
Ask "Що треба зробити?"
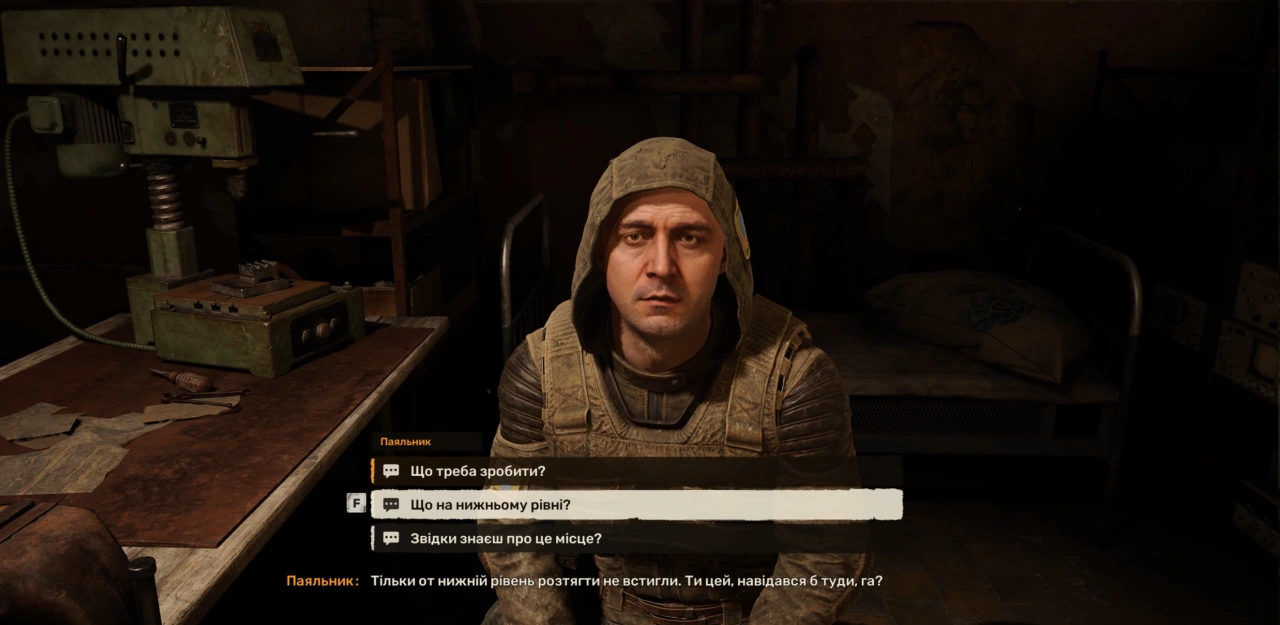click(478, 471)
